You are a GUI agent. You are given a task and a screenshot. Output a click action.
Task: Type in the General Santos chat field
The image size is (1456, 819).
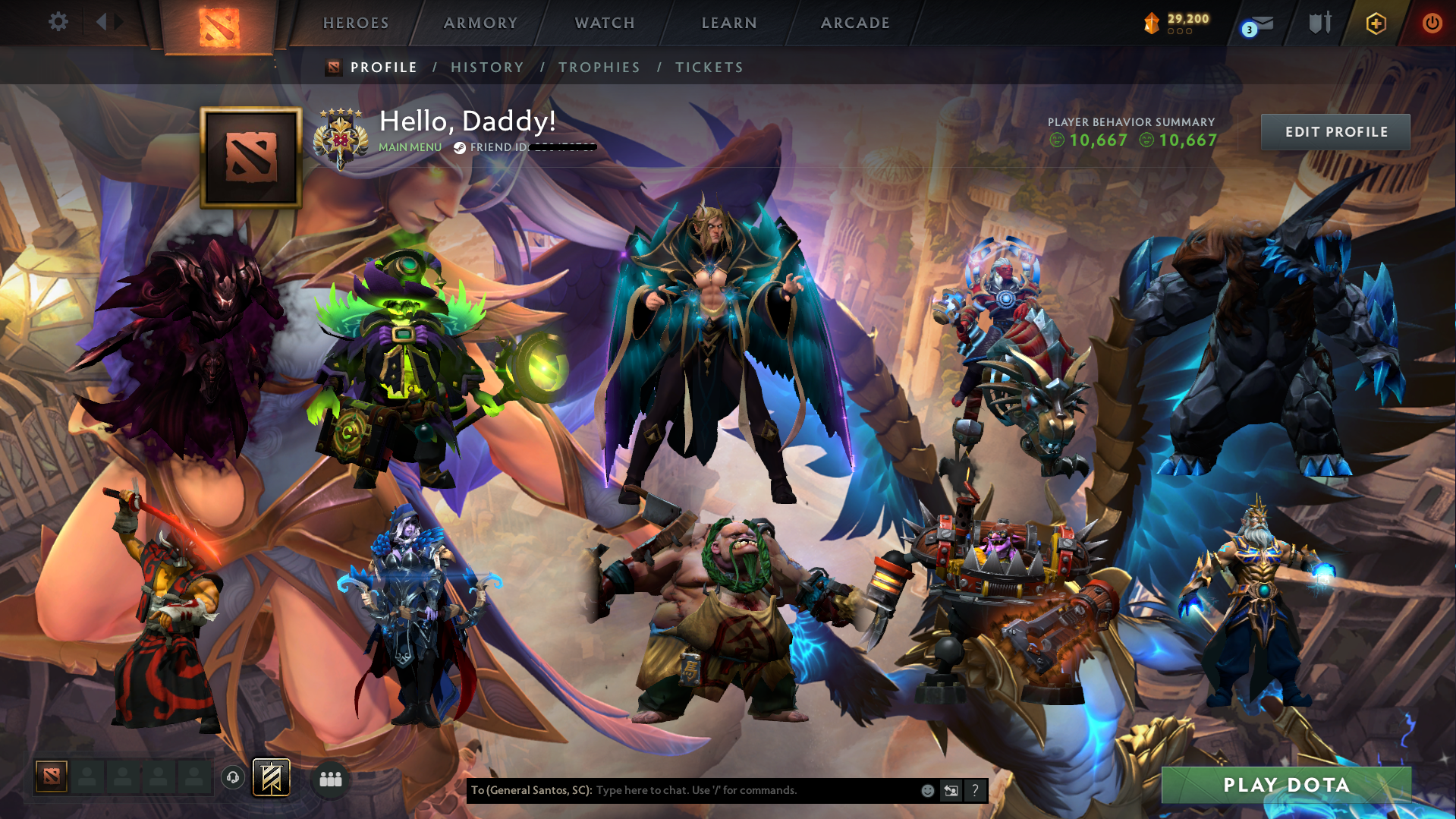[721, 790]
